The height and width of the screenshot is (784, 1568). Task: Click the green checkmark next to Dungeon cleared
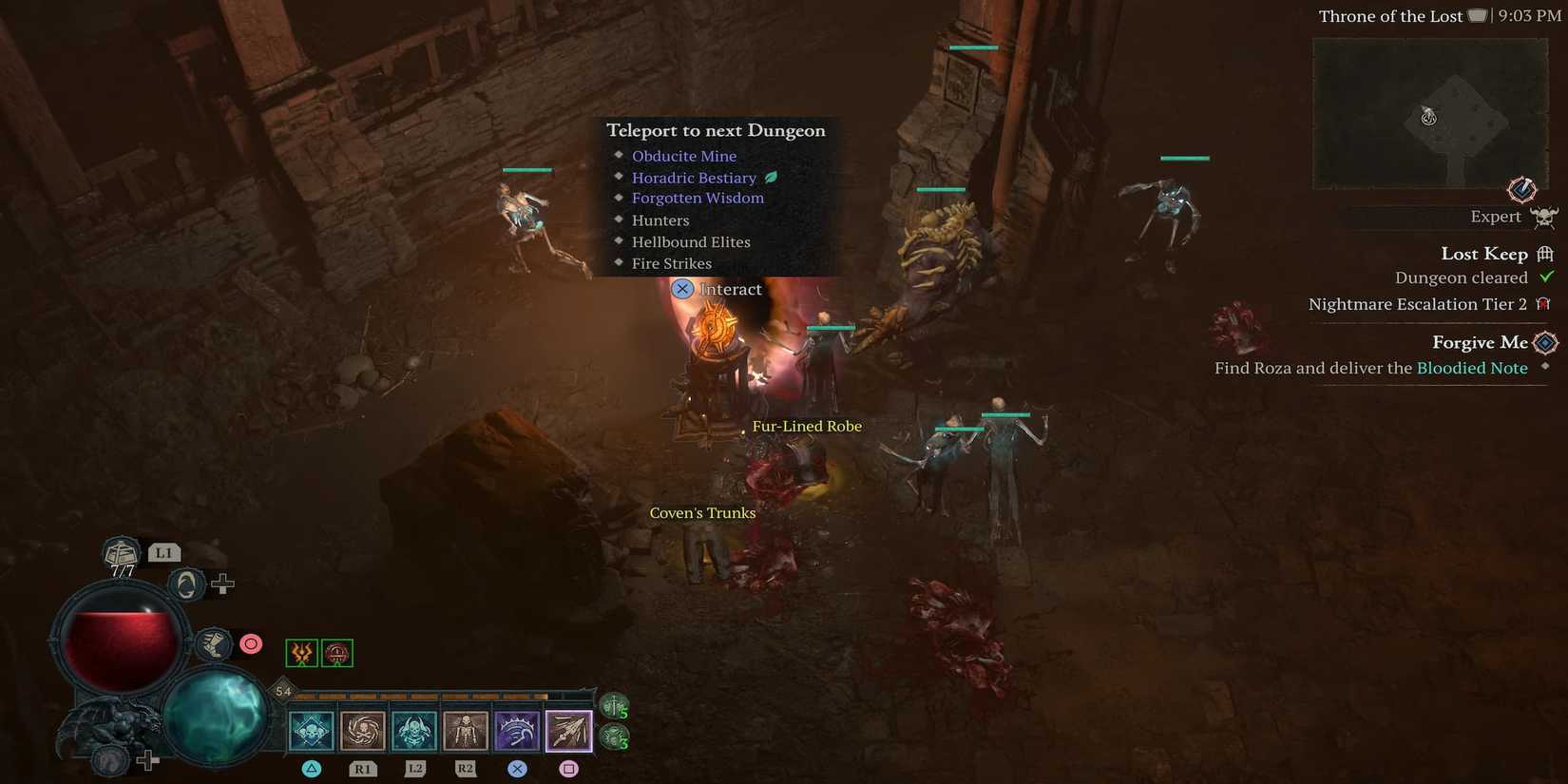pos(1546,277)
